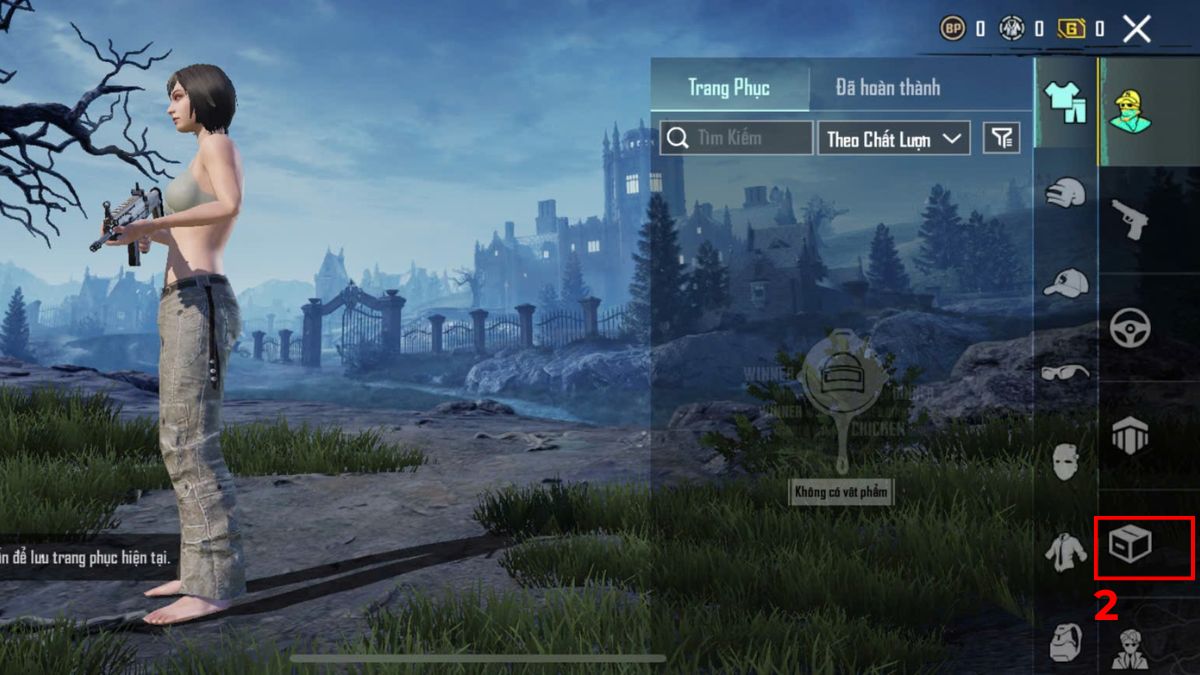This screenshot has height=675, width=1200.
Task: Open the Theo Chất Lượng sort dropdown
Action: (894, 138)
